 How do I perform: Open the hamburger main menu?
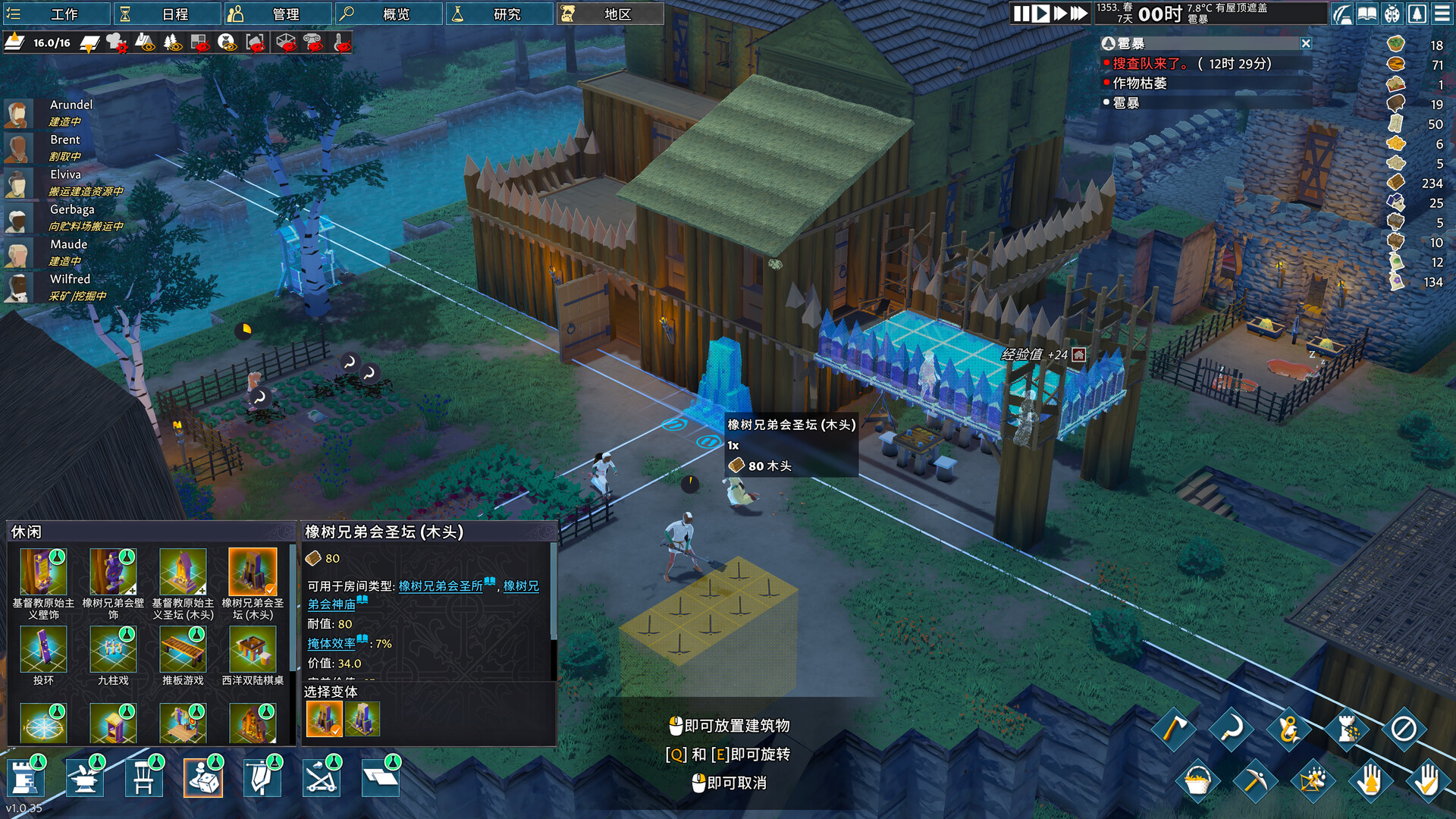coord(1442,14)
